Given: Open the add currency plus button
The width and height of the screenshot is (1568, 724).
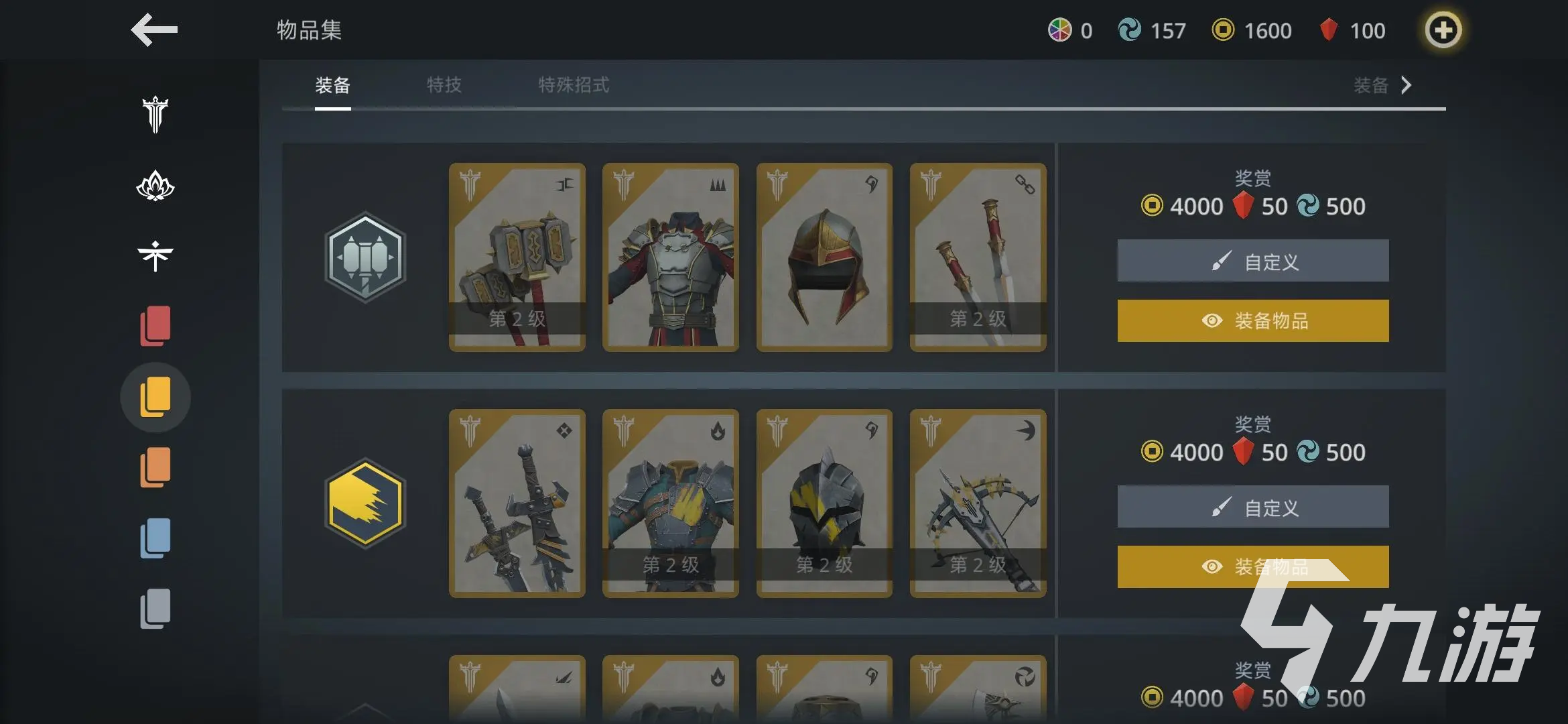Looking at the screenshot, I should (1443, 30).
